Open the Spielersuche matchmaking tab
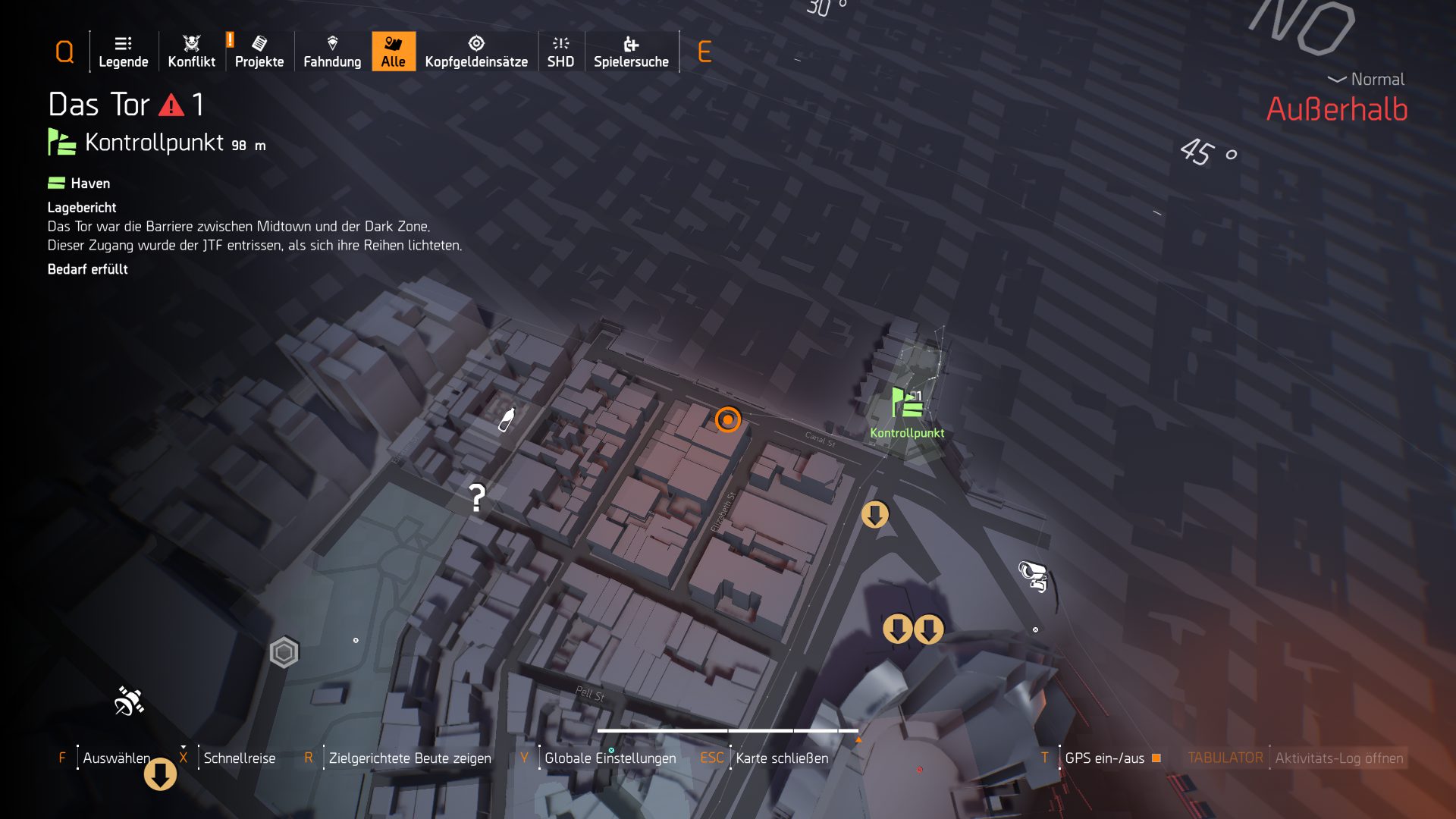 [x=631, y=52]
